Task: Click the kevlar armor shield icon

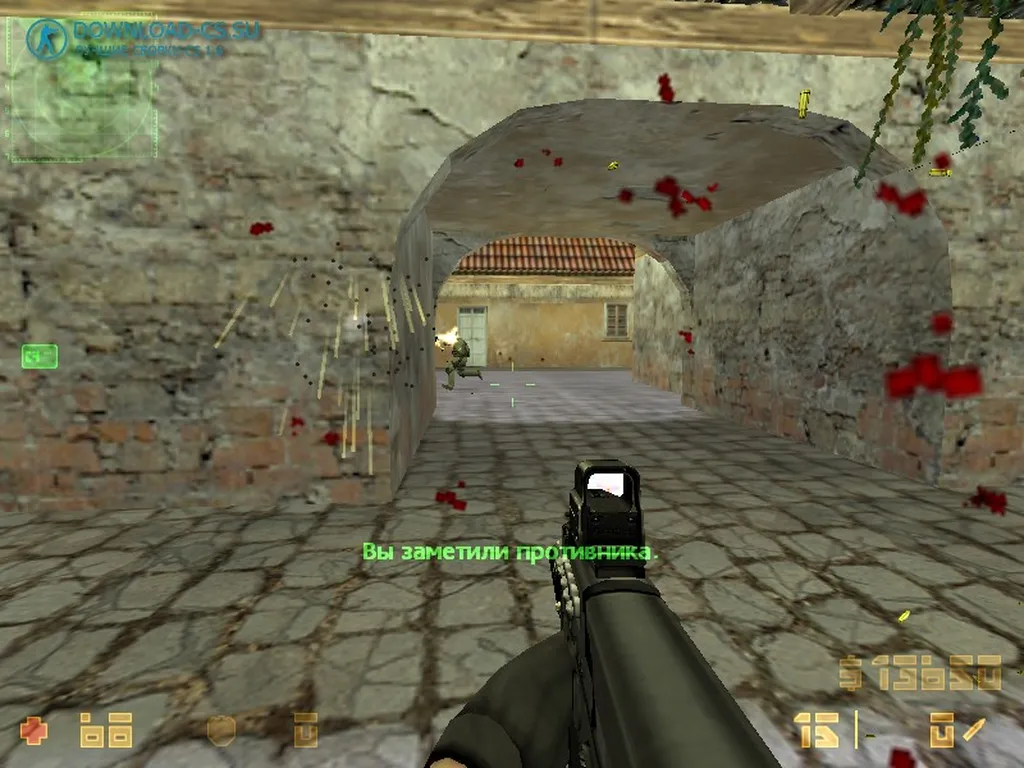Action: tap(220, 730)
